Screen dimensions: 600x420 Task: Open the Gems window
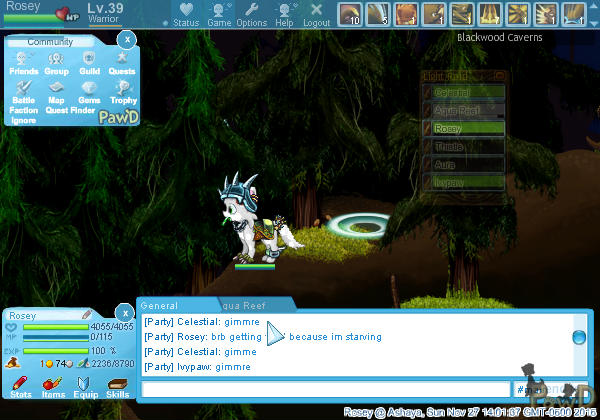tap(89, 92)
